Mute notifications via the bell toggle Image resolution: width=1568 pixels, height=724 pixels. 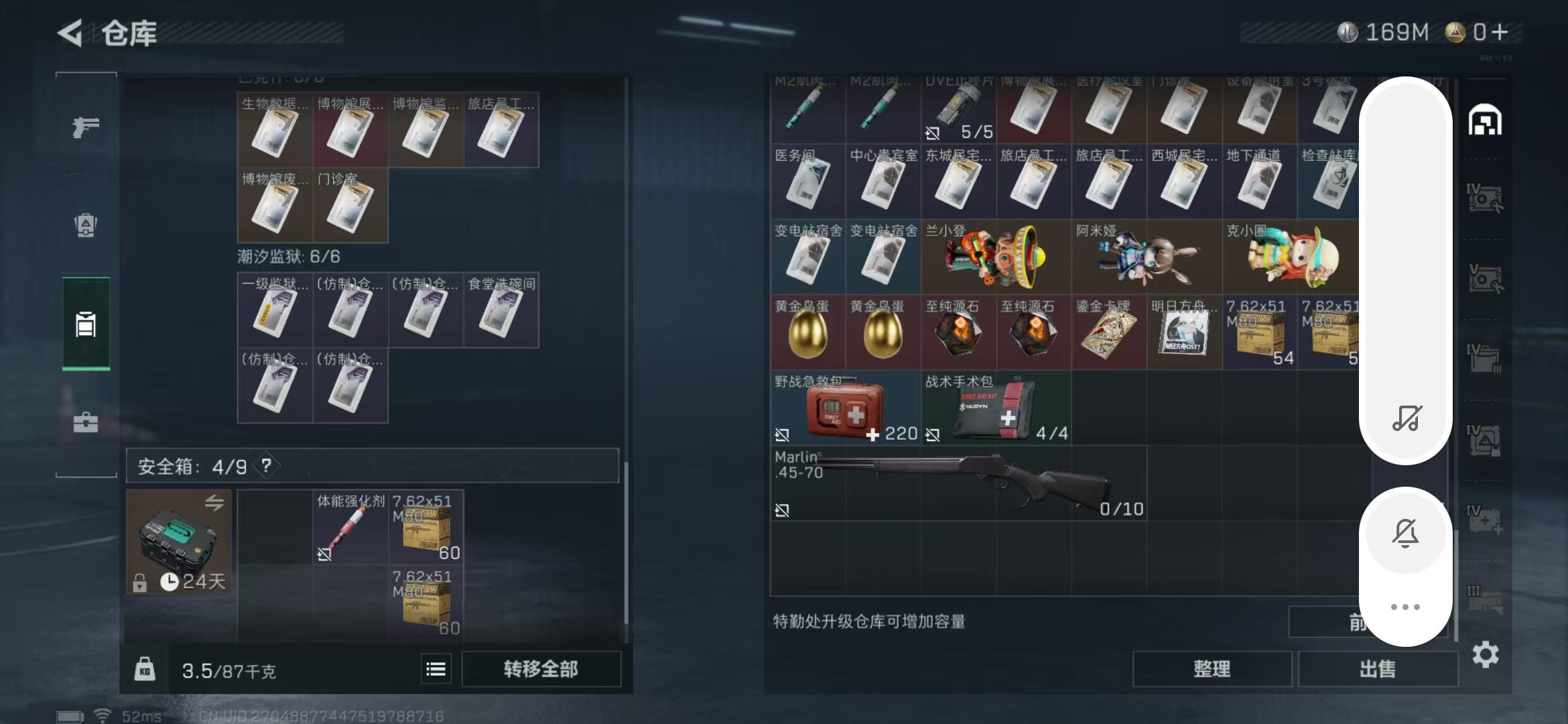click(1406, 533)
